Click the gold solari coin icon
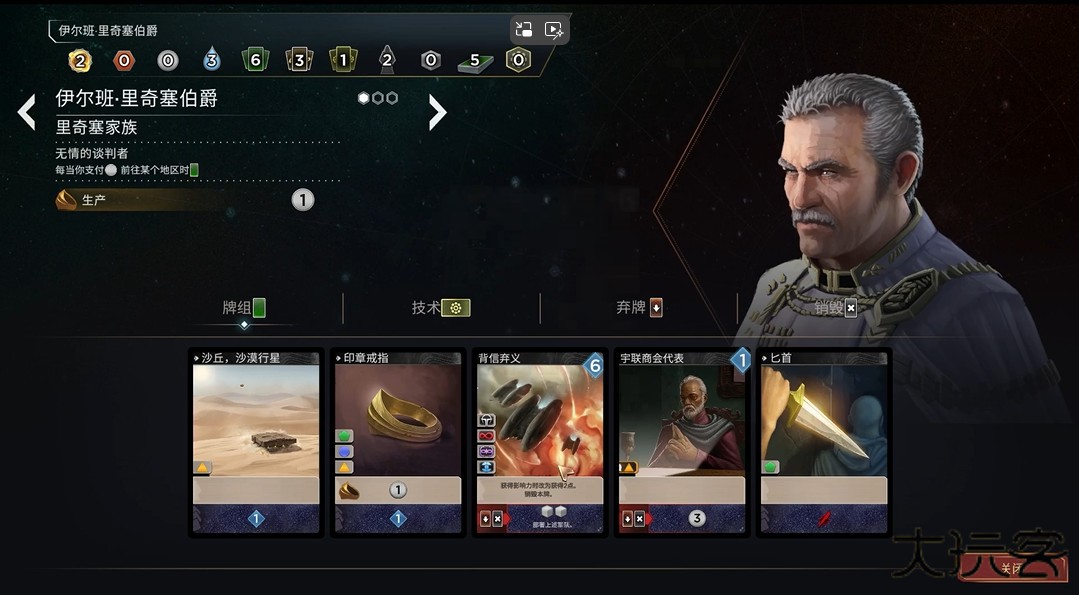The width and height of the screenshot is (1079, 595). tap(80, 61)
